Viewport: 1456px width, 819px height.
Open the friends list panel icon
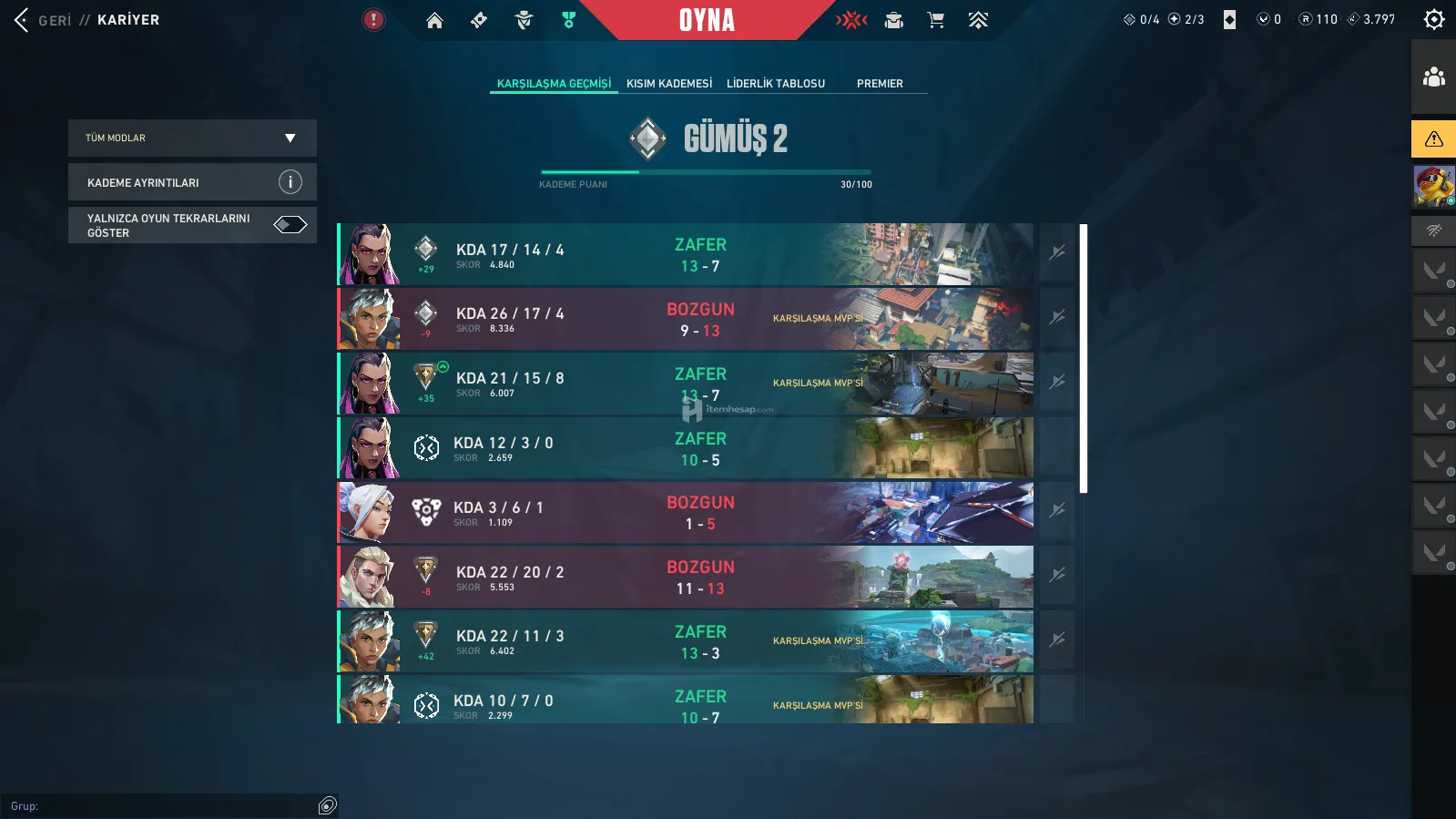click(1433, 77)
